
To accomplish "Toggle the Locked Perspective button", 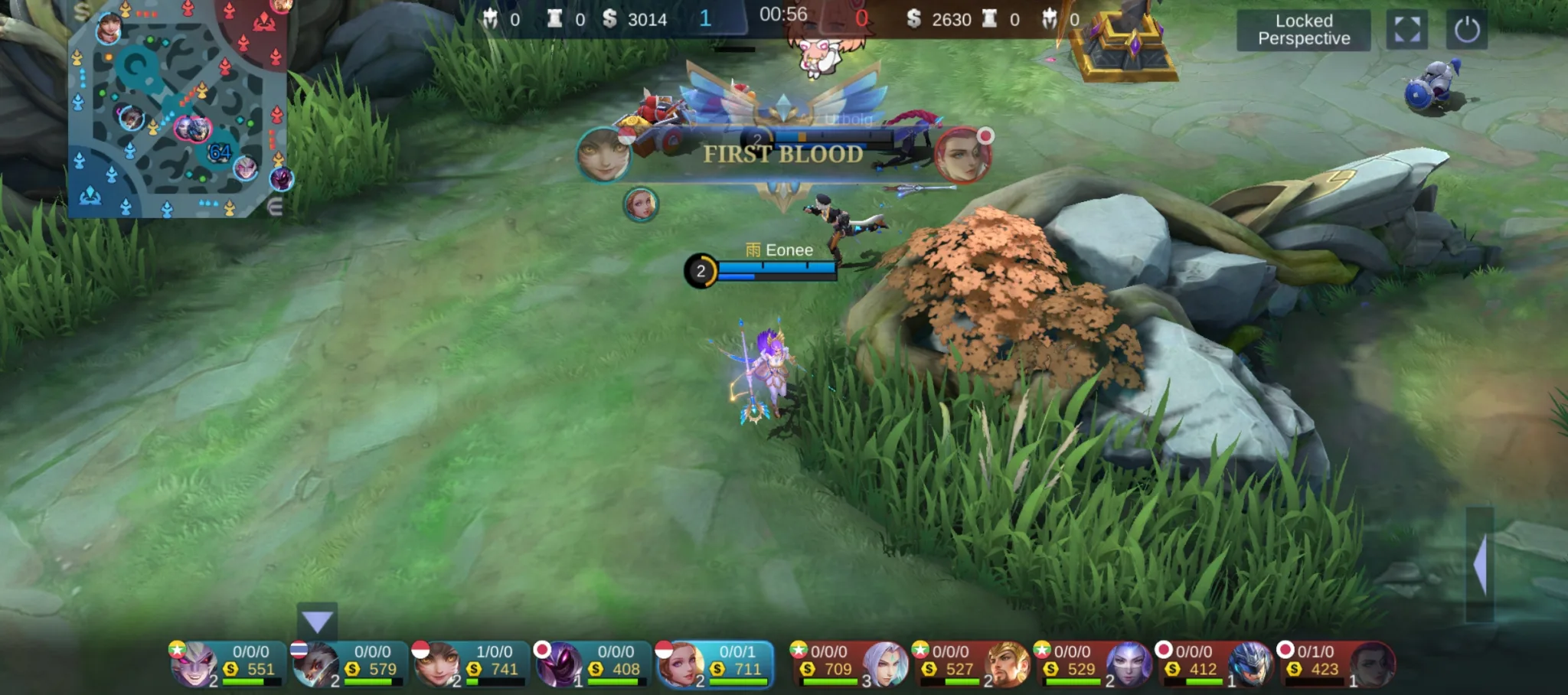I will [1303, 31].
